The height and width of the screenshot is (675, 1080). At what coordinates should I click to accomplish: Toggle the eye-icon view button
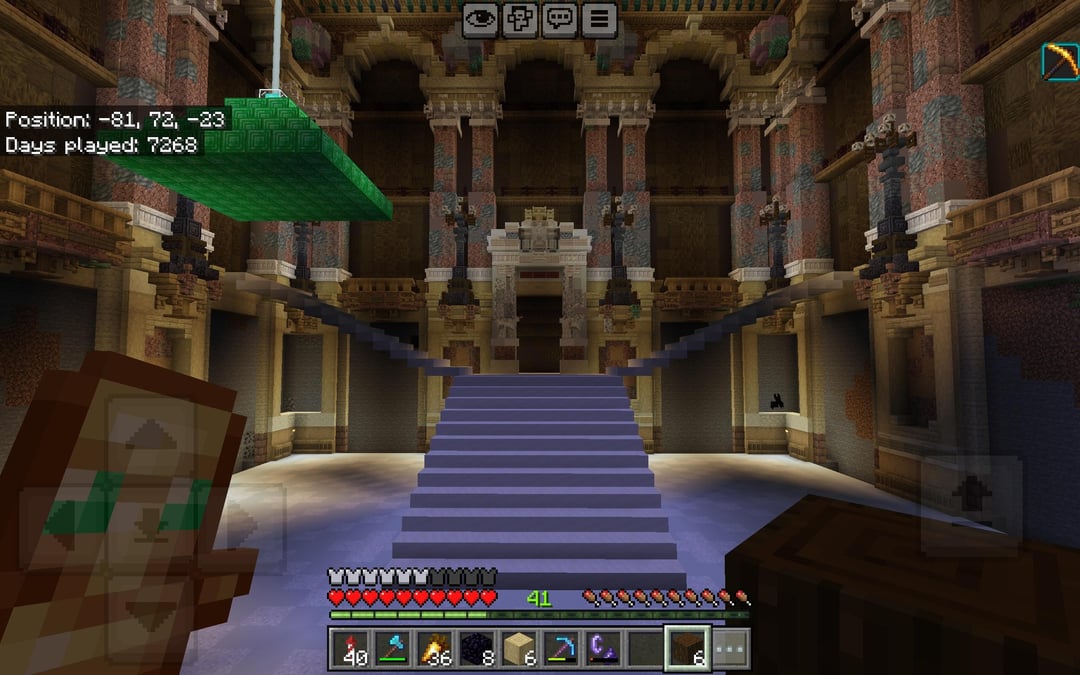(480, 19)
